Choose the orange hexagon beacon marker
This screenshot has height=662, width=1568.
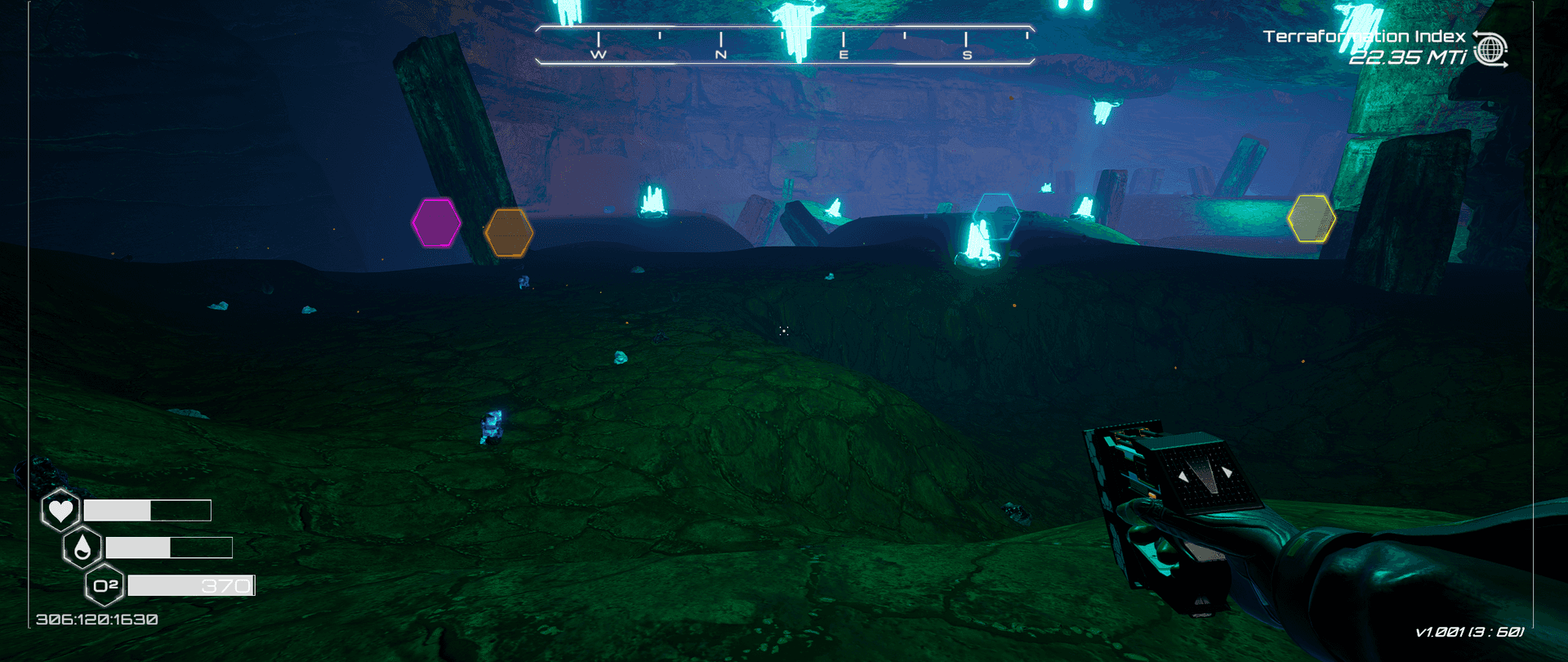[509, 233]
